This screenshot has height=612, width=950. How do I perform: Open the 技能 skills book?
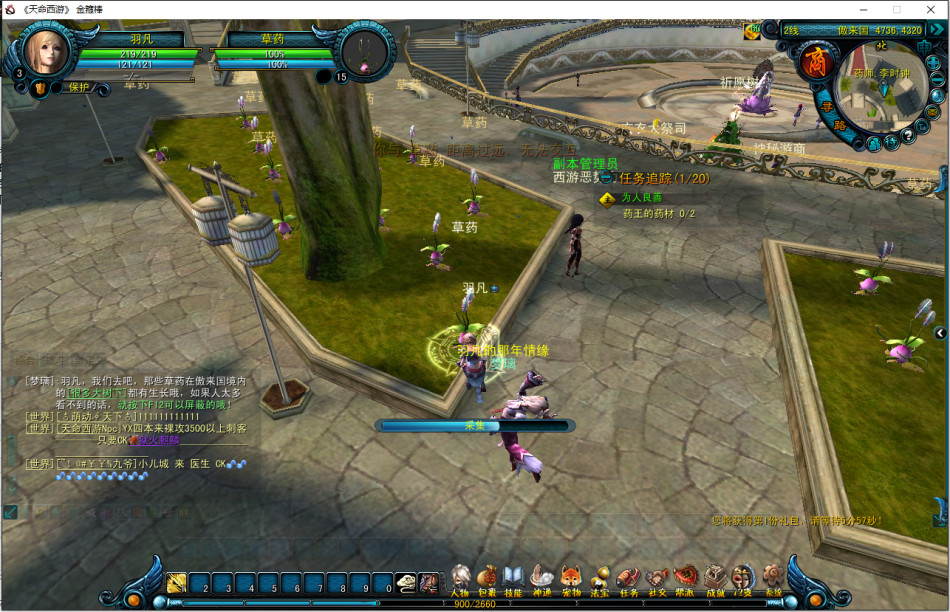(513, 577)
